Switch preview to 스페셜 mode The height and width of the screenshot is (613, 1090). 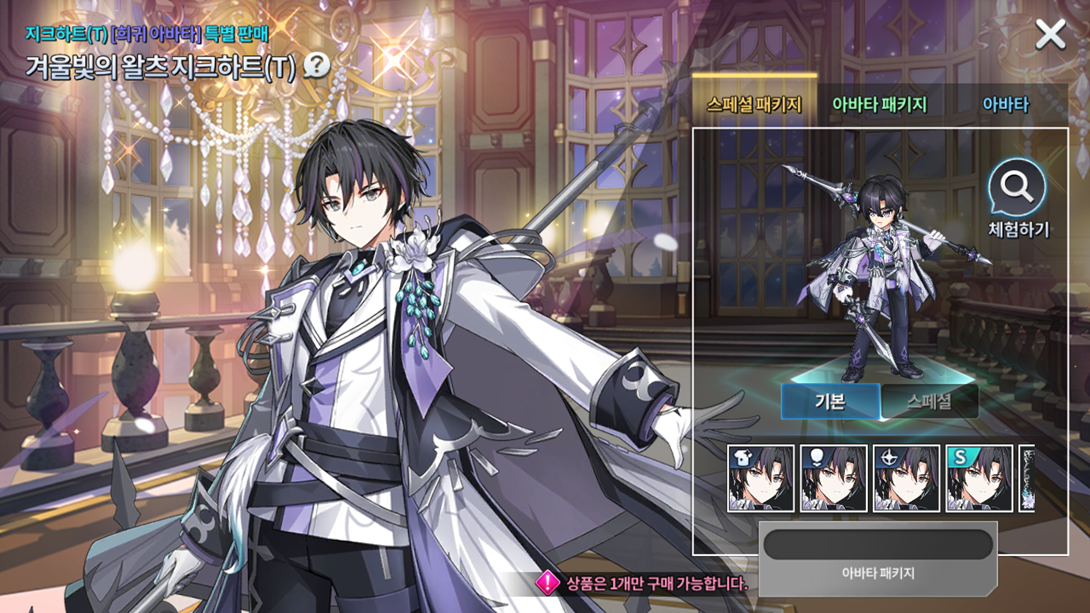[x=929, y=401]
